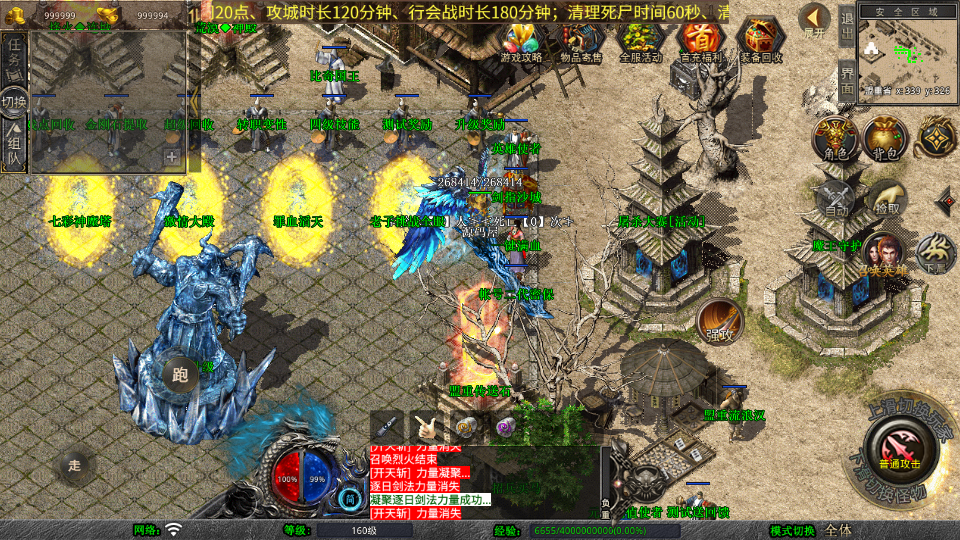
Task: Select the 任务 quest tab
Action: tap(14, 58)
